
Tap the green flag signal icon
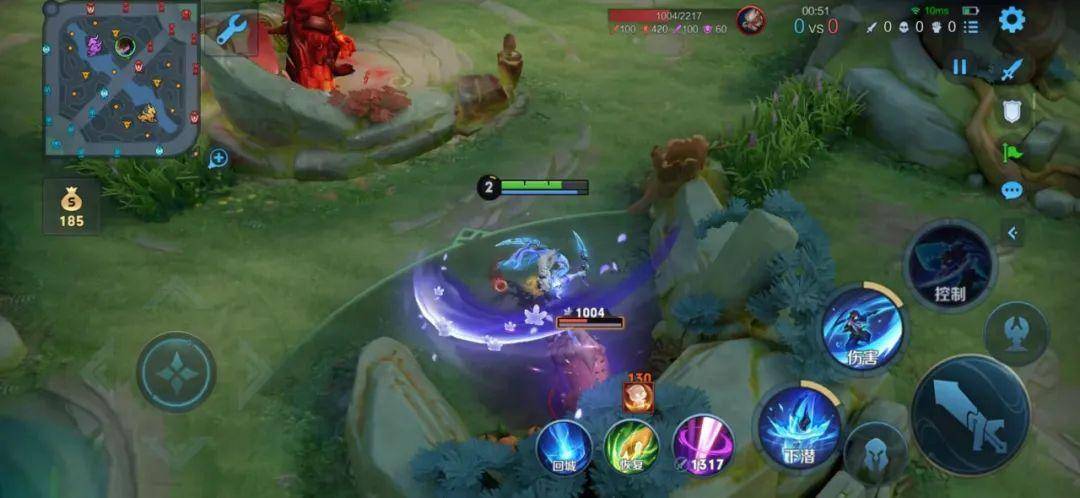pyautogui.click(x=1012, y=152)
